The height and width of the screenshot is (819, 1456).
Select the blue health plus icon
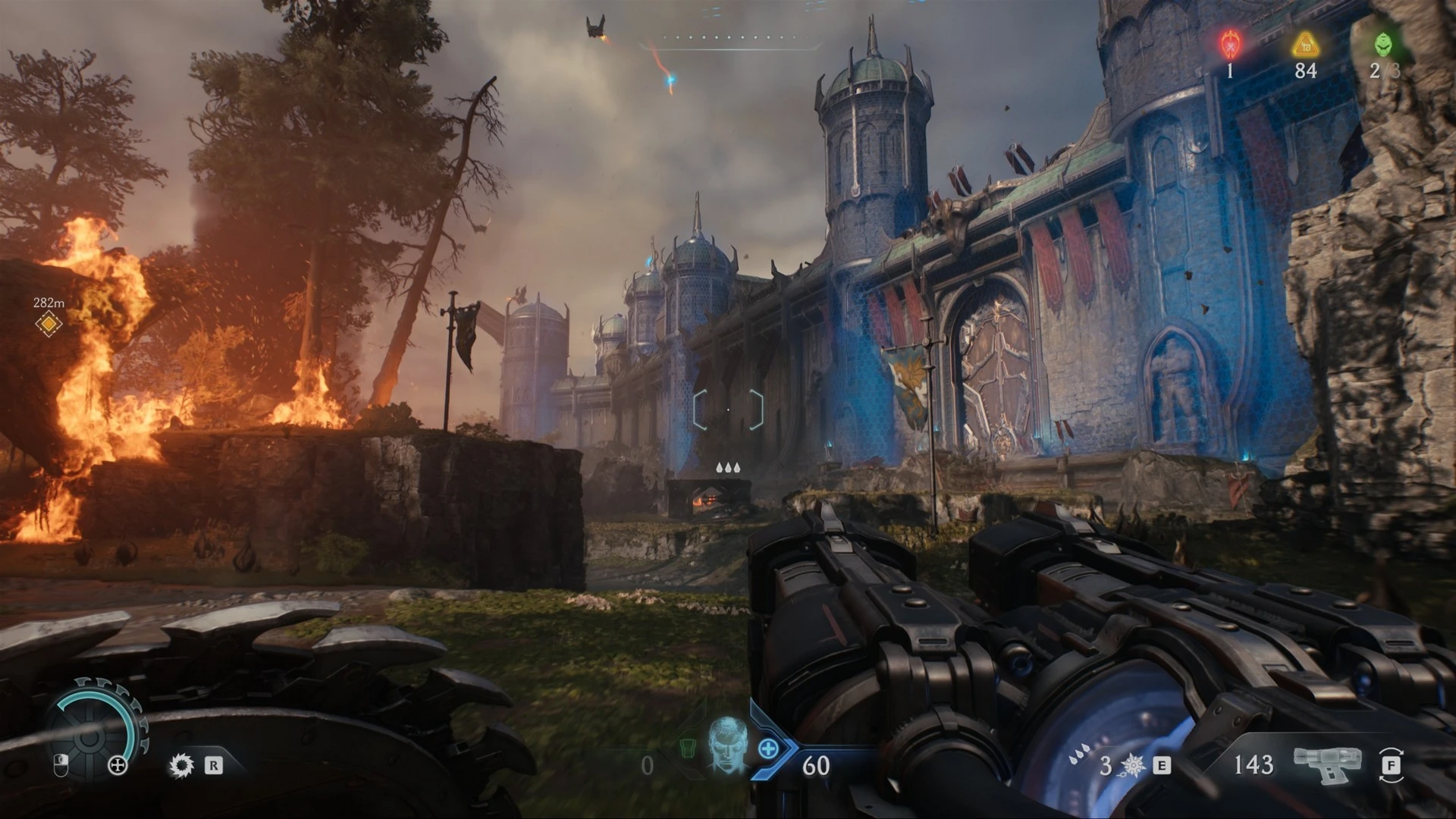tap(768, 749)
